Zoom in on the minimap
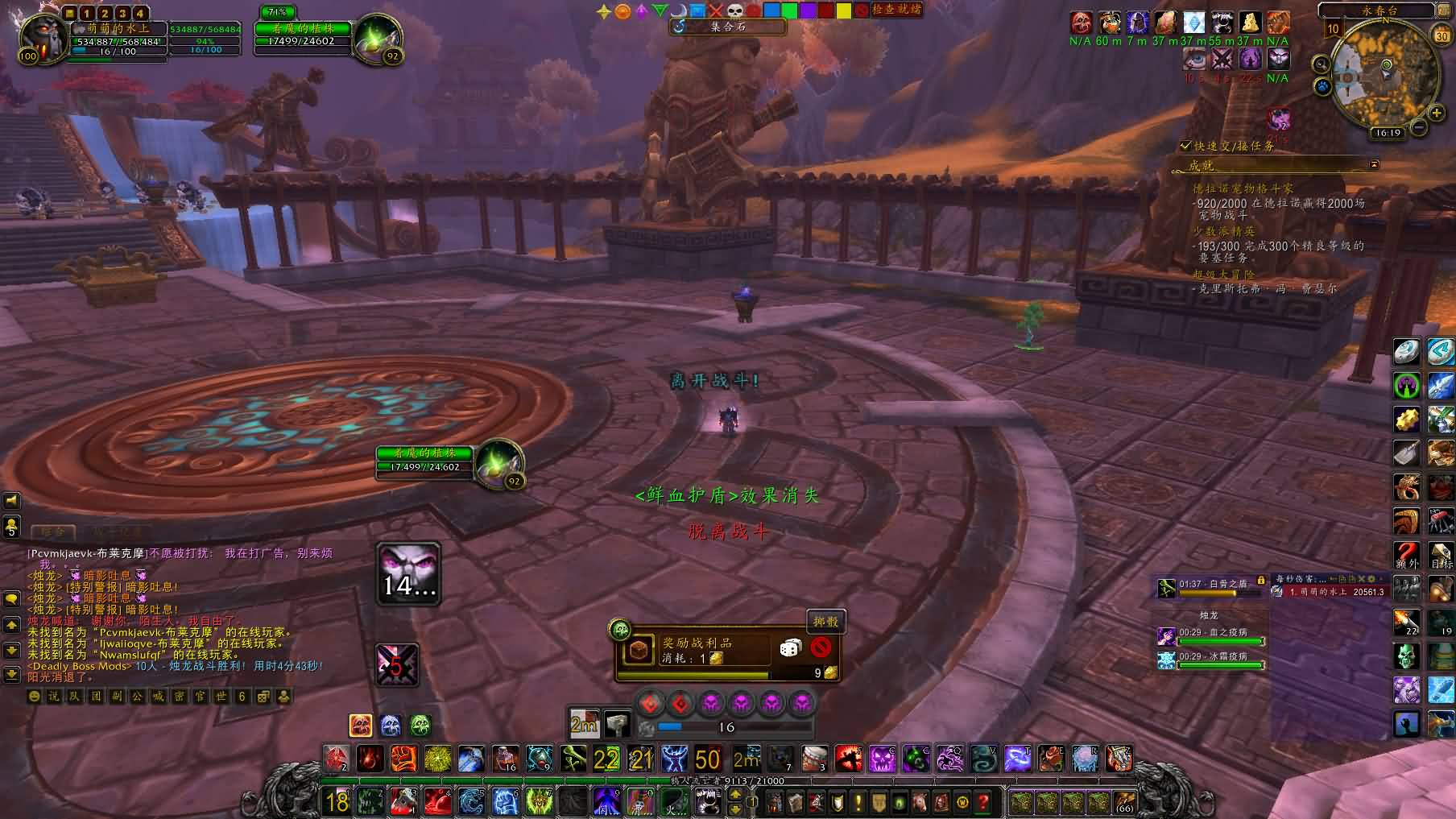The image size is (1456, 819). point(1436,114)
